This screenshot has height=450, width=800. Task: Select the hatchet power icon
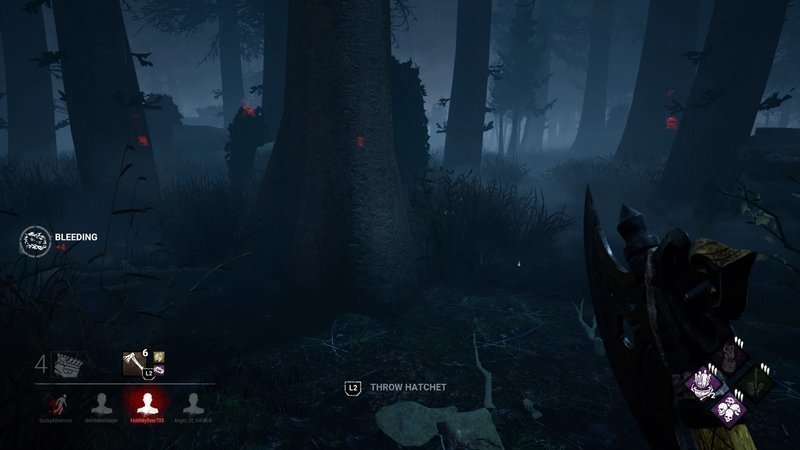[134, 361]
